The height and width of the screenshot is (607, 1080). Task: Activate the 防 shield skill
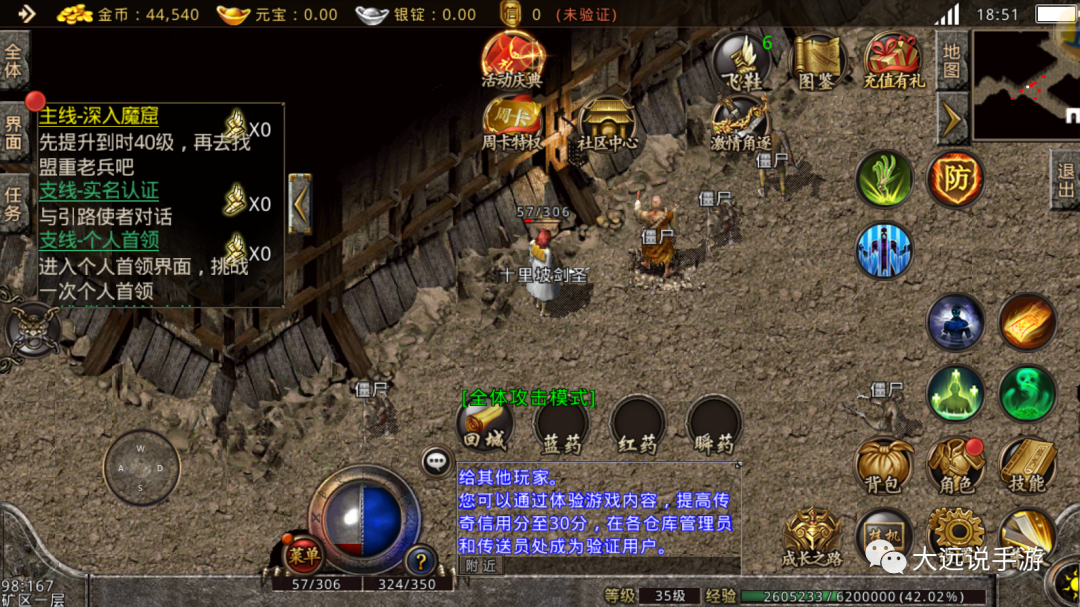pos(955,180)
